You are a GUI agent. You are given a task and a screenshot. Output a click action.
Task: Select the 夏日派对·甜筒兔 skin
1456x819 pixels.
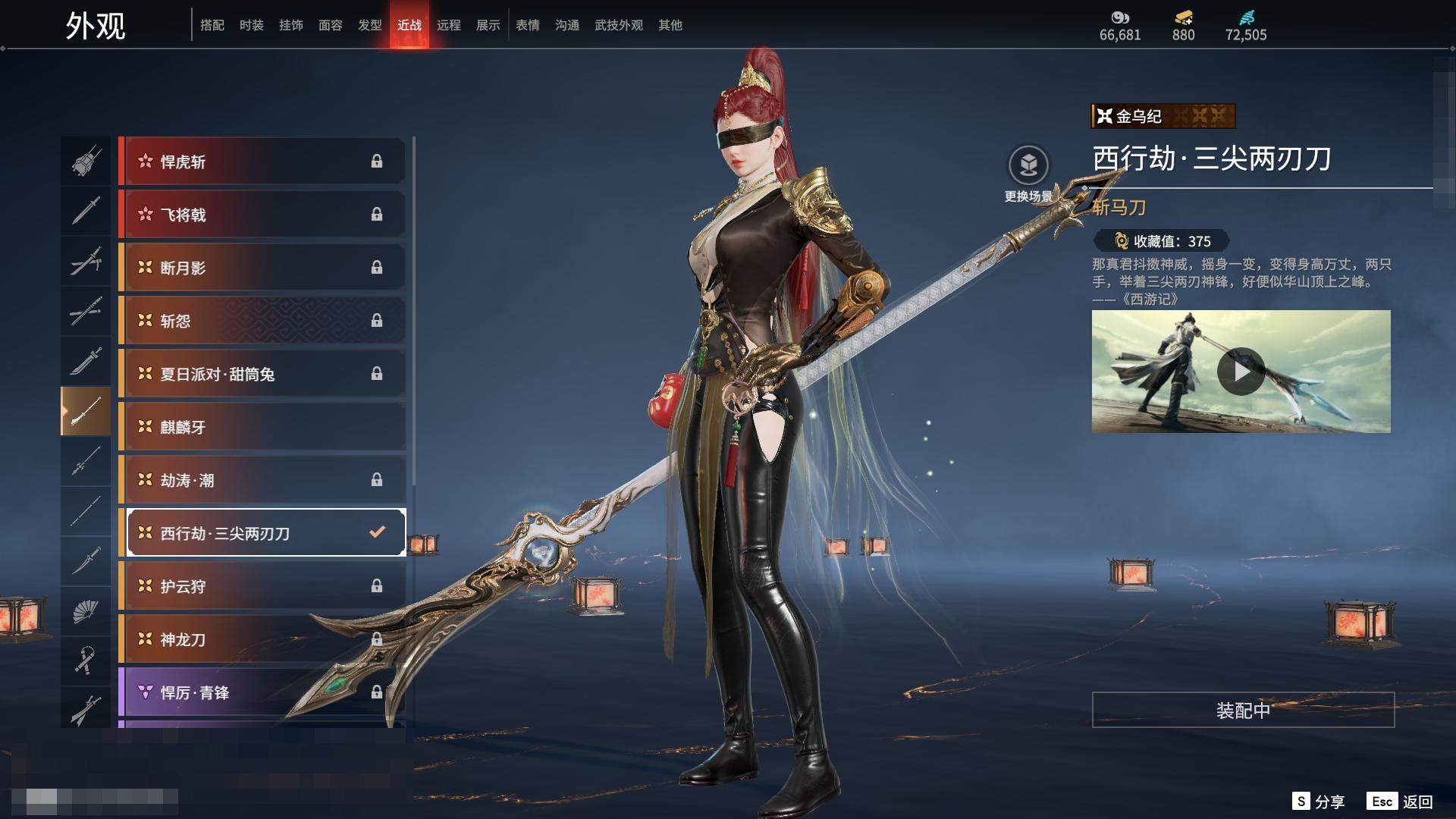pos(262,374)
